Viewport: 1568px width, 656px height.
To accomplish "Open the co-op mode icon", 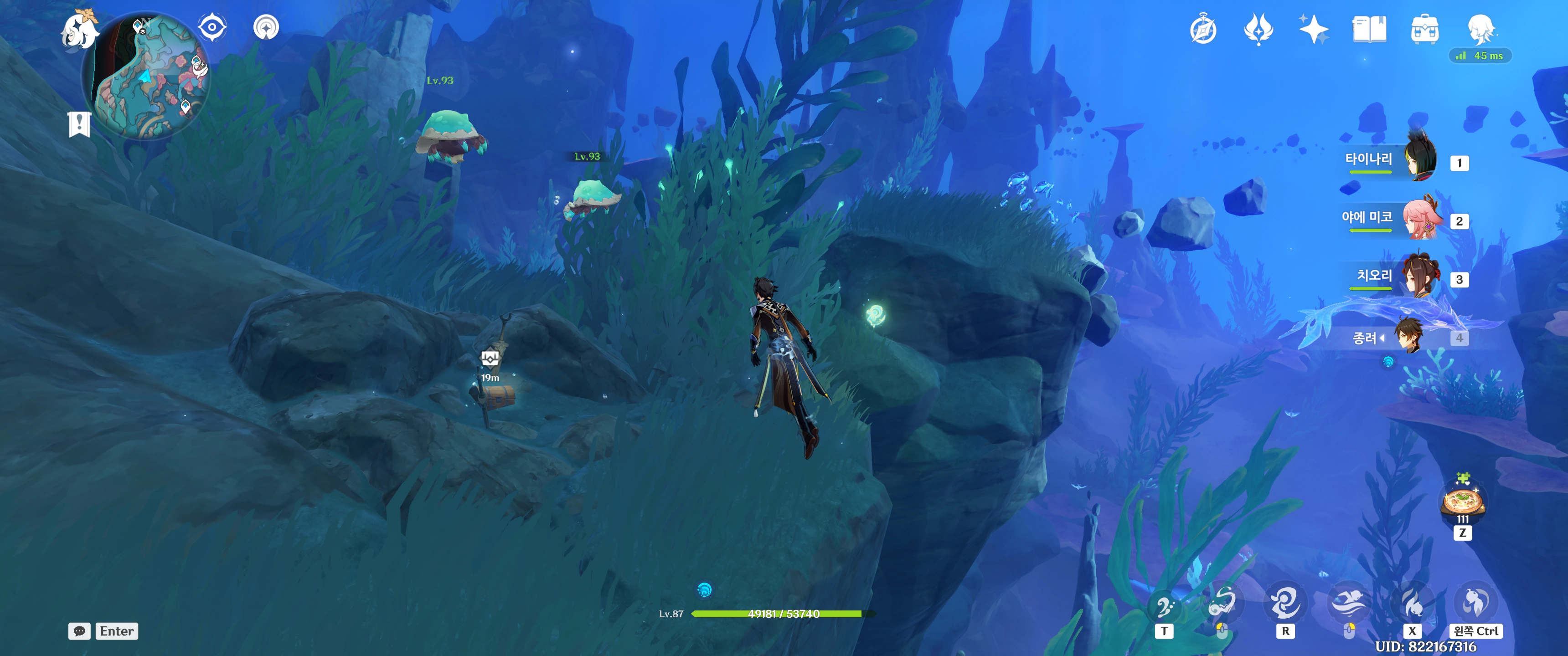I will click(266, 27).
